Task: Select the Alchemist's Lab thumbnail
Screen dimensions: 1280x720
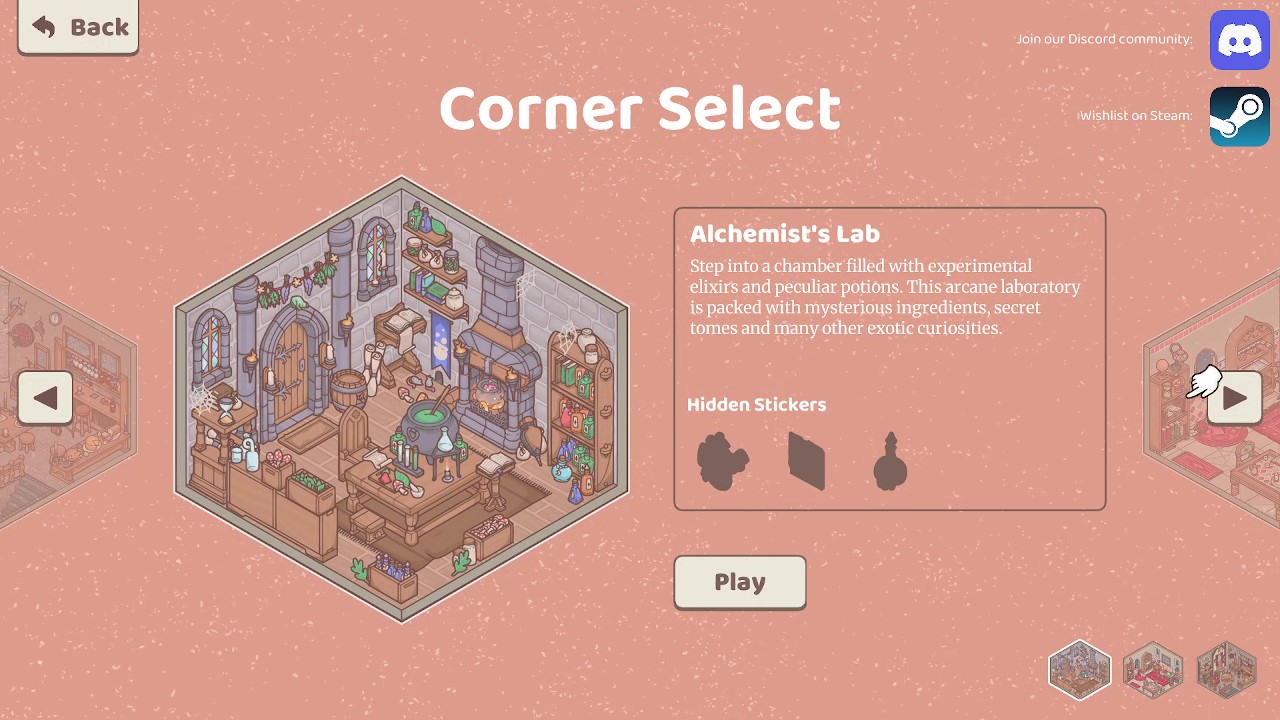Action: 1080,669
